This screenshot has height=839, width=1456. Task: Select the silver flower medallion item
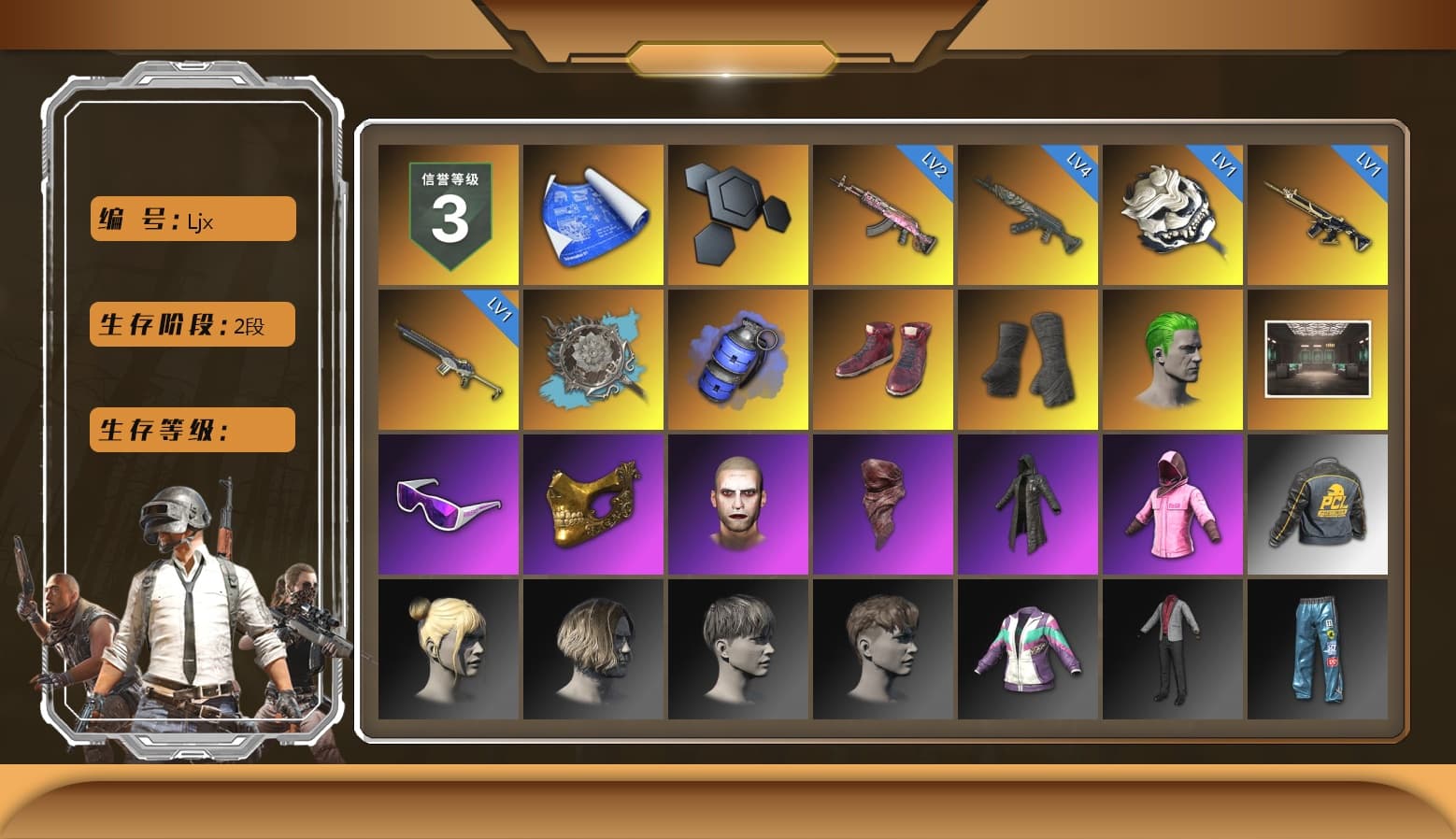click(592, 358)
